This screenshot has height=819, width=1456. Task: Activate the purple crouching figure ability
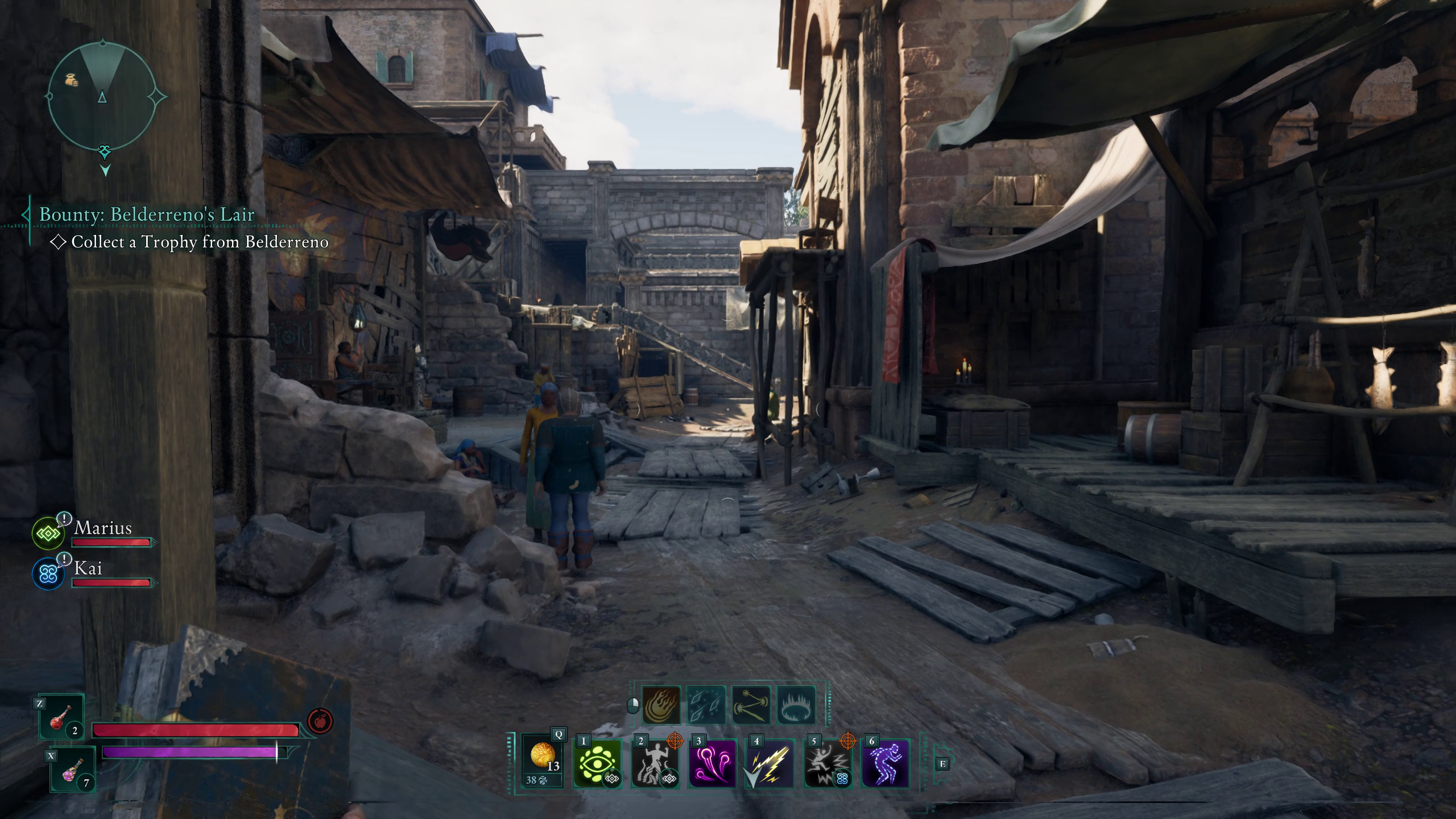(x=886, y=763)
